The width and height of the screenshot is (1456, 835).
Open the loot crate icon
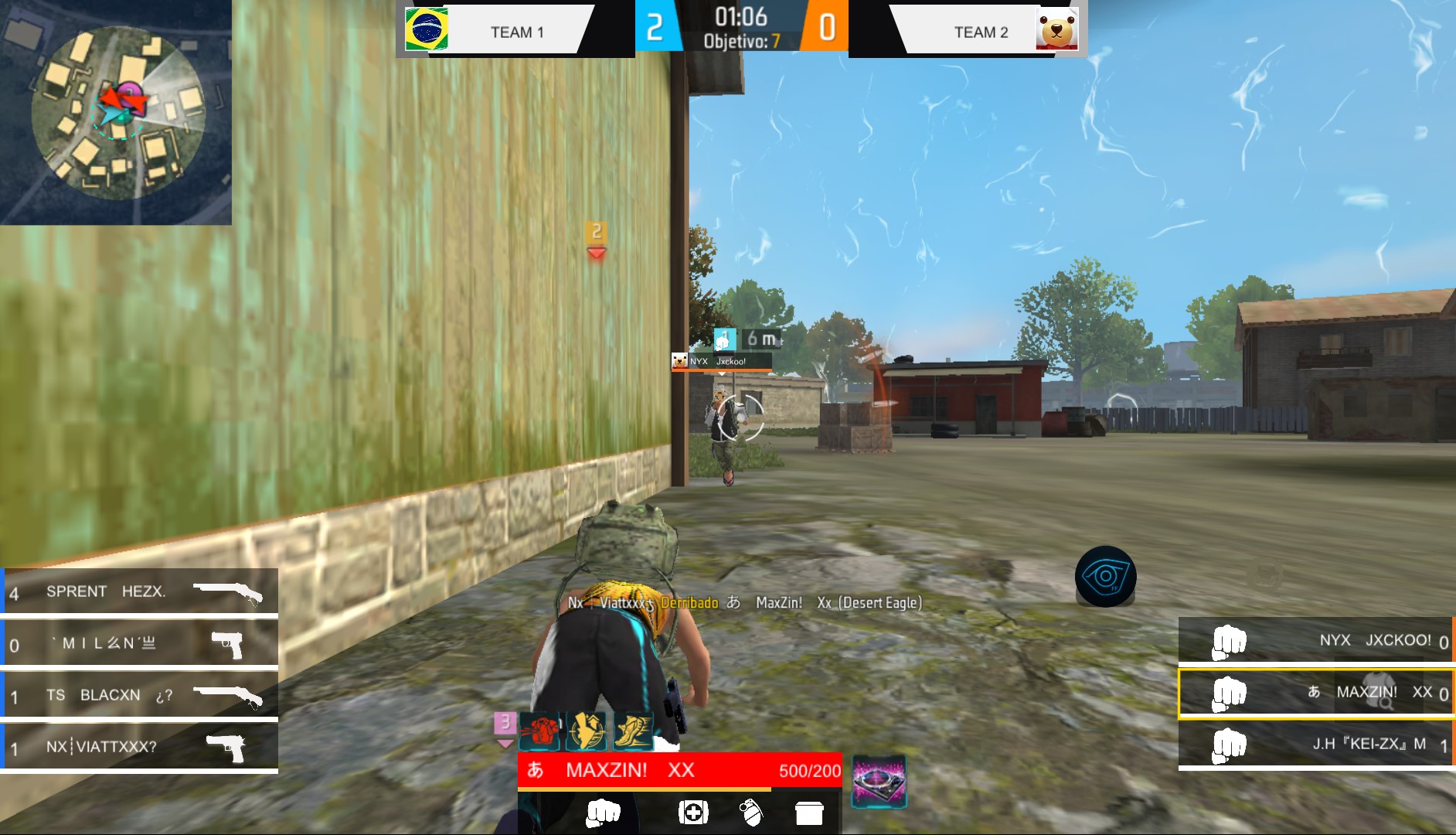tap(809, 813)
